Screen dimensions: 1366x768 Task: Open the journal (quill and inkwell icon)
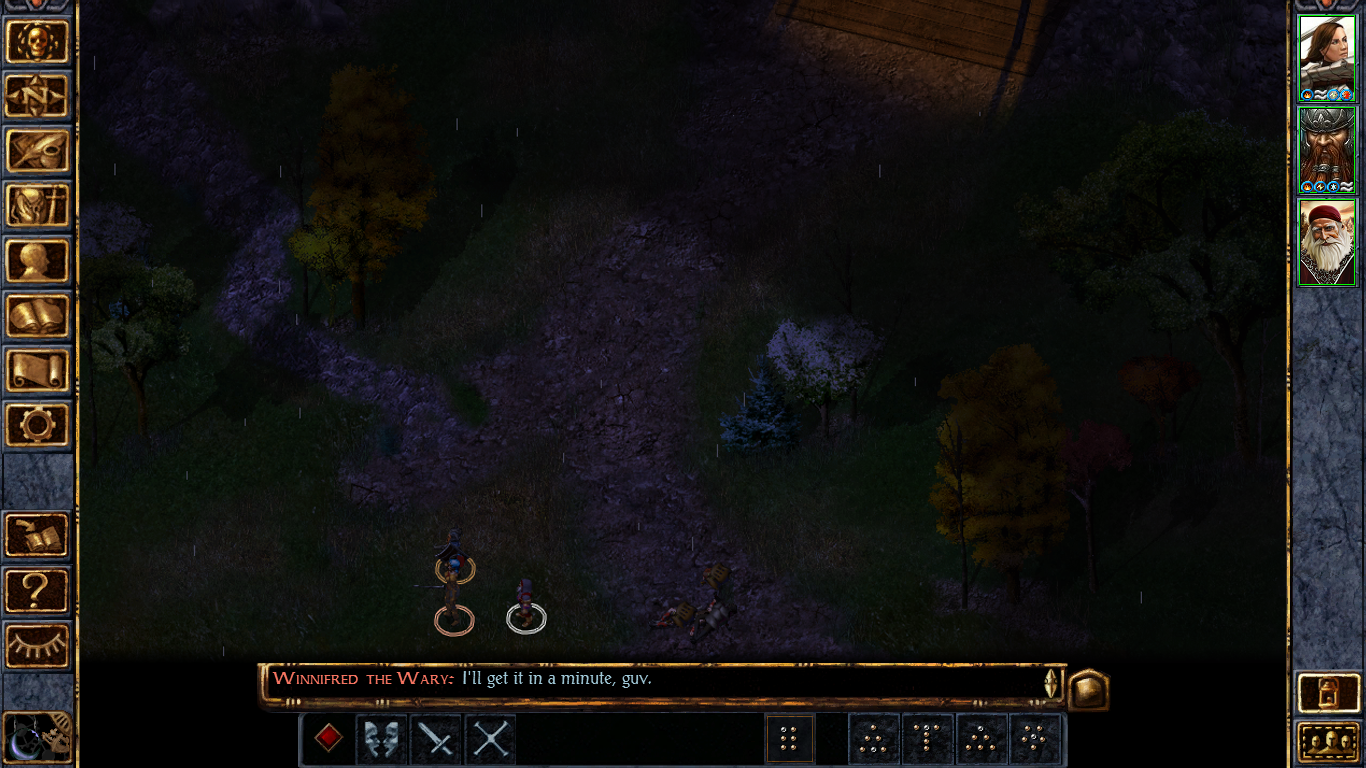(x=38, y=151)
